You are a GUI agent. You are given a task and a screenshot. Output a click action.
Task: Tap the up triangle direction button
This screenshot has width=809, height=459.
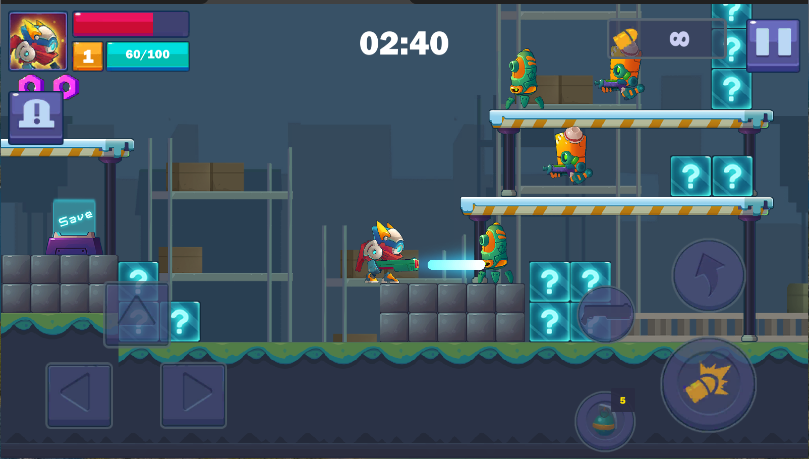(137, 314)
